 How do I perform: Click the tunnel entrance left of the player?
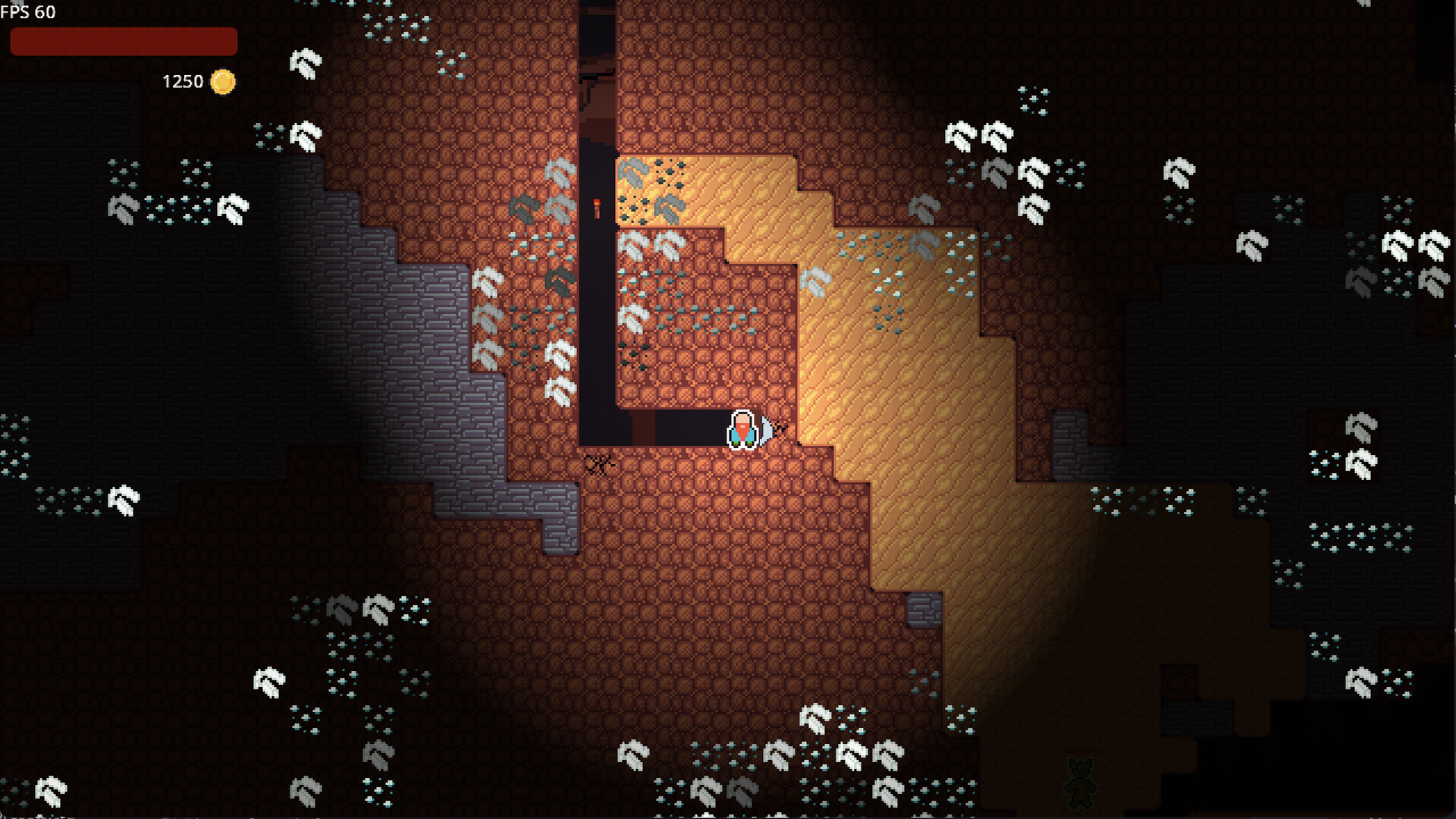[x=667, y=428]
